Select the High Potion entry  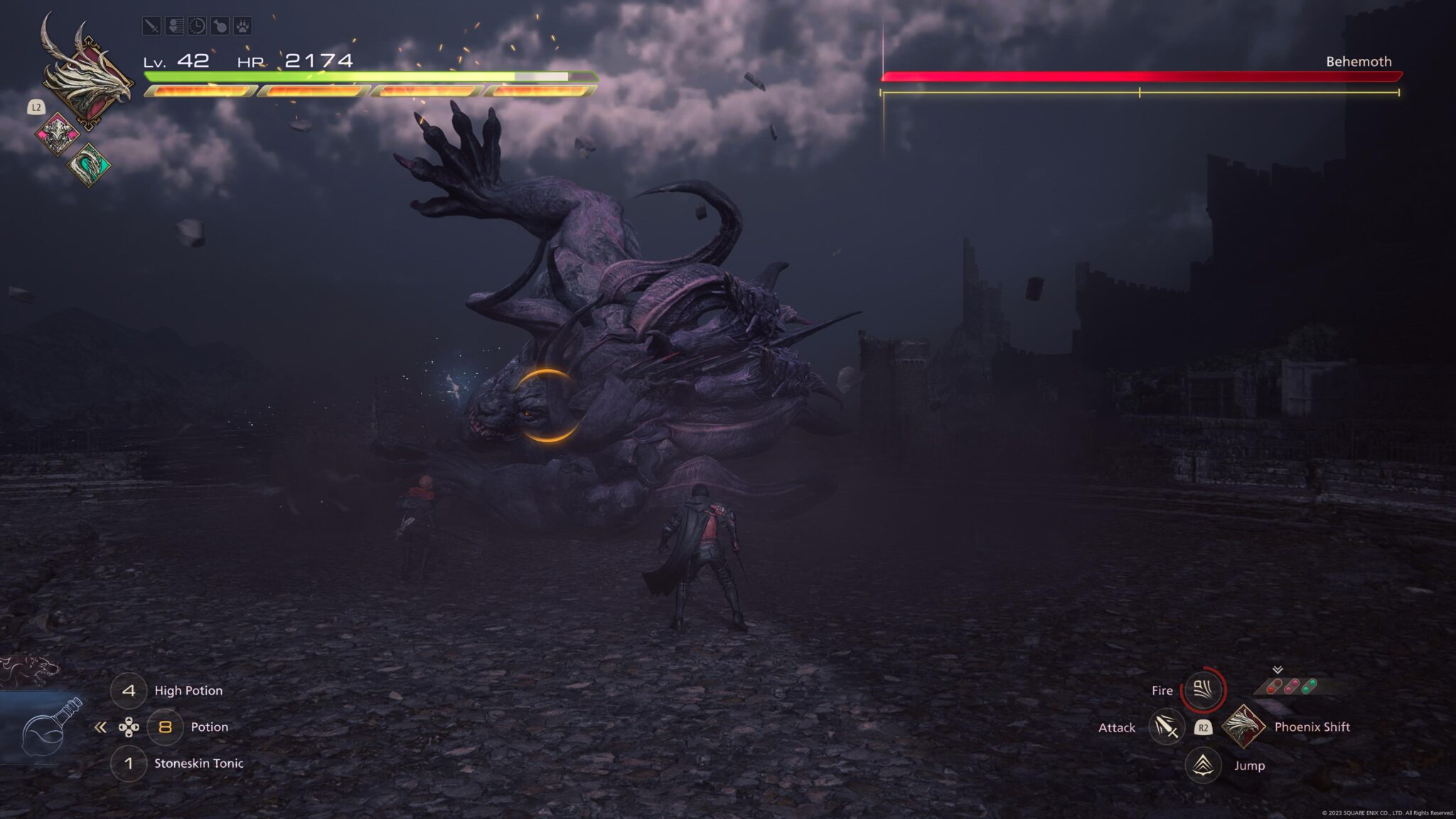pos(188,690)
